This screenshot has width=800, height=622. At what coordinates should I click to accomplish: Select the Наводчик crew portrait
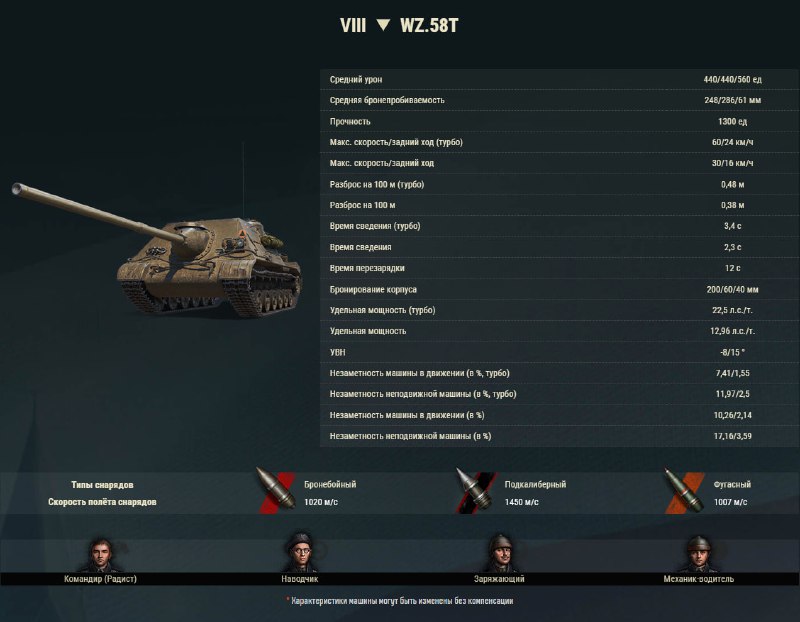pyautogui.click(x=300, y=553)
